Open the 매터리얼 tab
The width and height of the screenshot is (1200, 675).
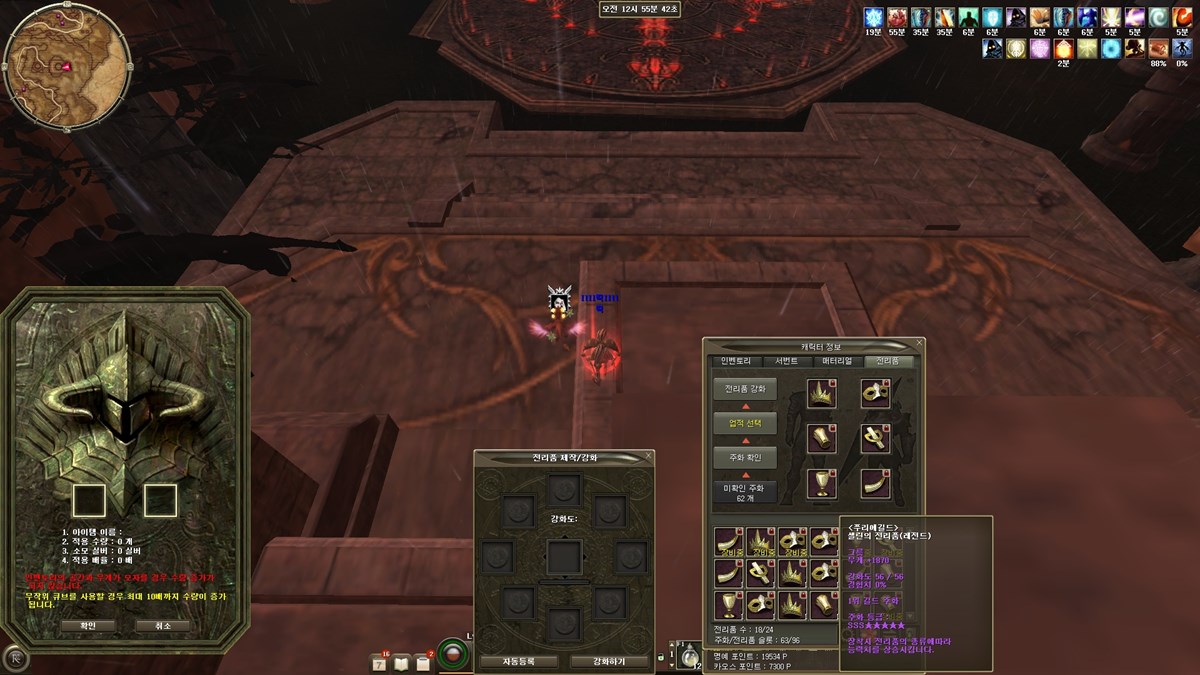[839, 361]
